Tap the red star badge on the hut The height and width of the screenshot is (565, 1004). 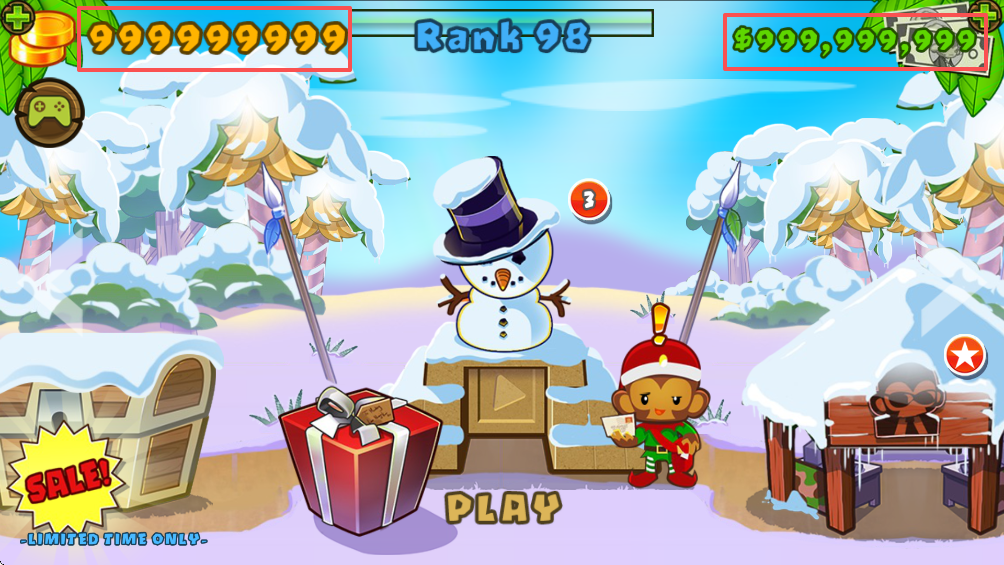pos(965,355)
